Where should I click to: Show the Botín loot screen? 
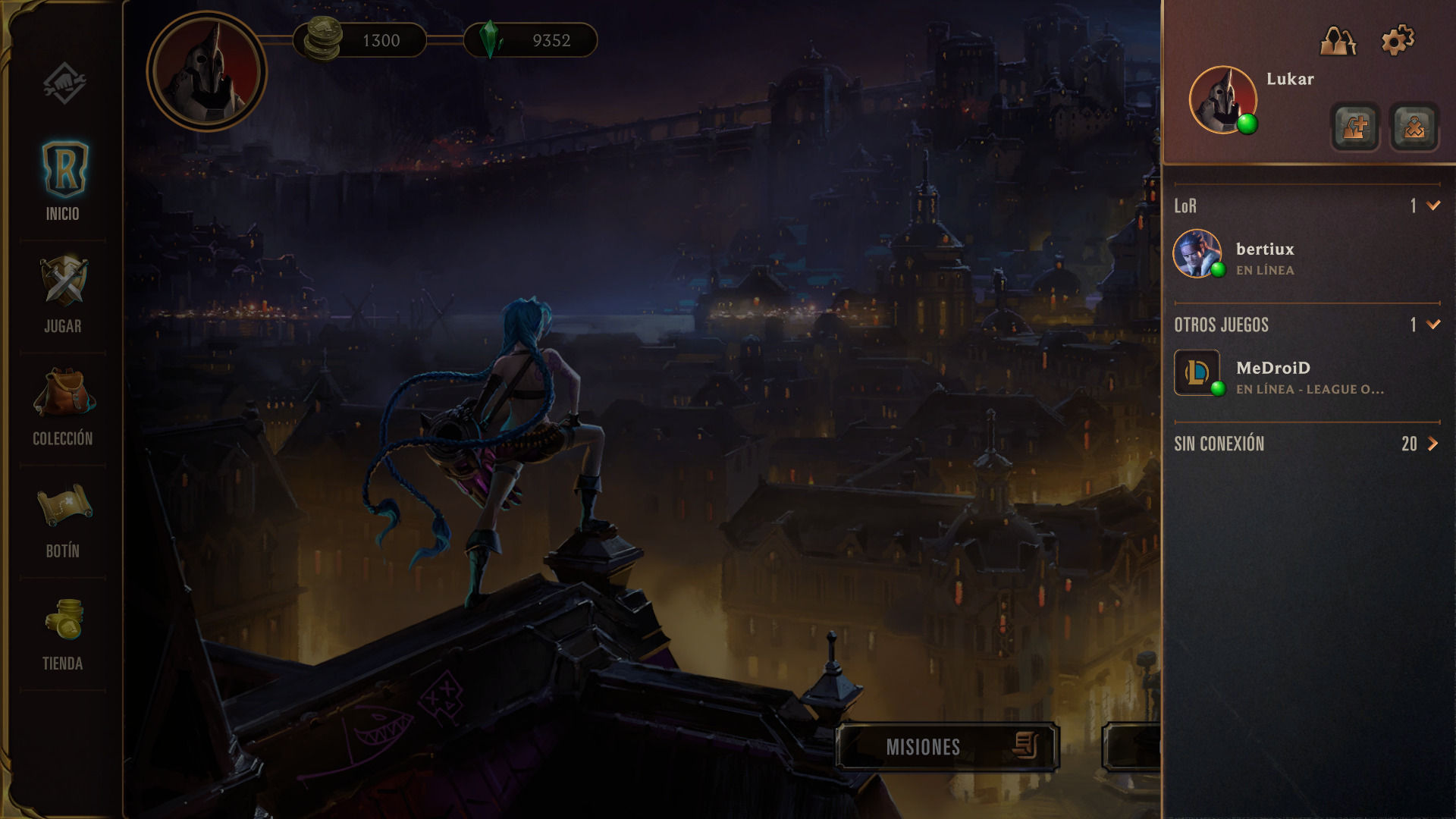pos(63,519)
